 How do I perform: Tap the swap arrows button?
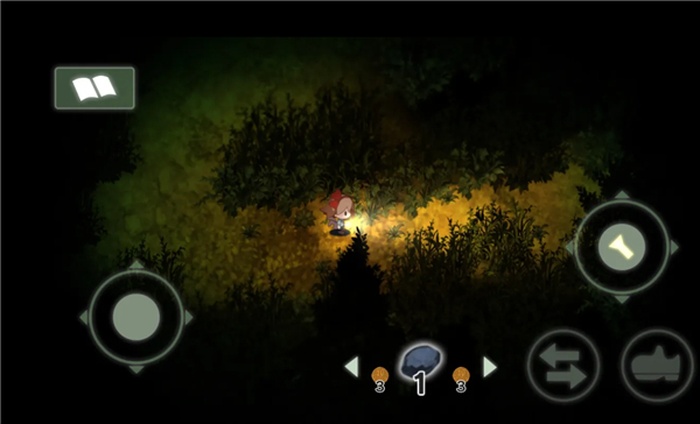[563, 365]
